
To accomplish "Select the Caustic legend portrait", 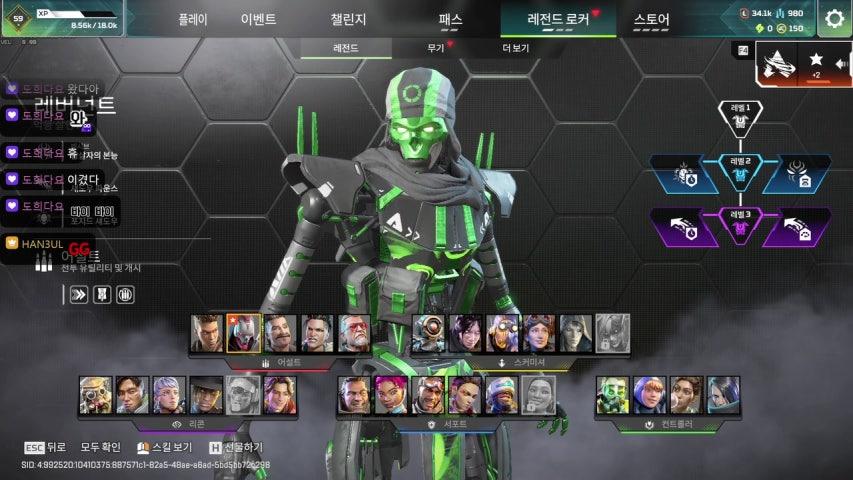I will click(612, 395).
